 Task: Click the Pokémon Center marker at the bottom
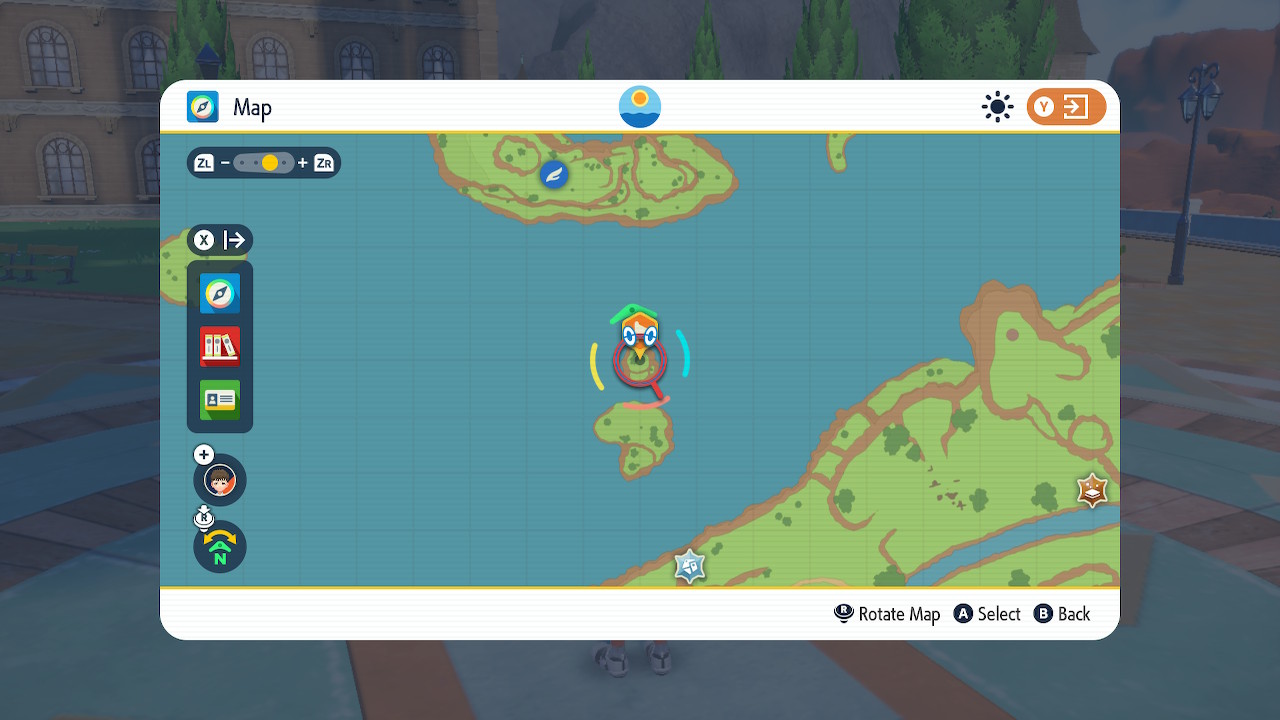point(689,566)
